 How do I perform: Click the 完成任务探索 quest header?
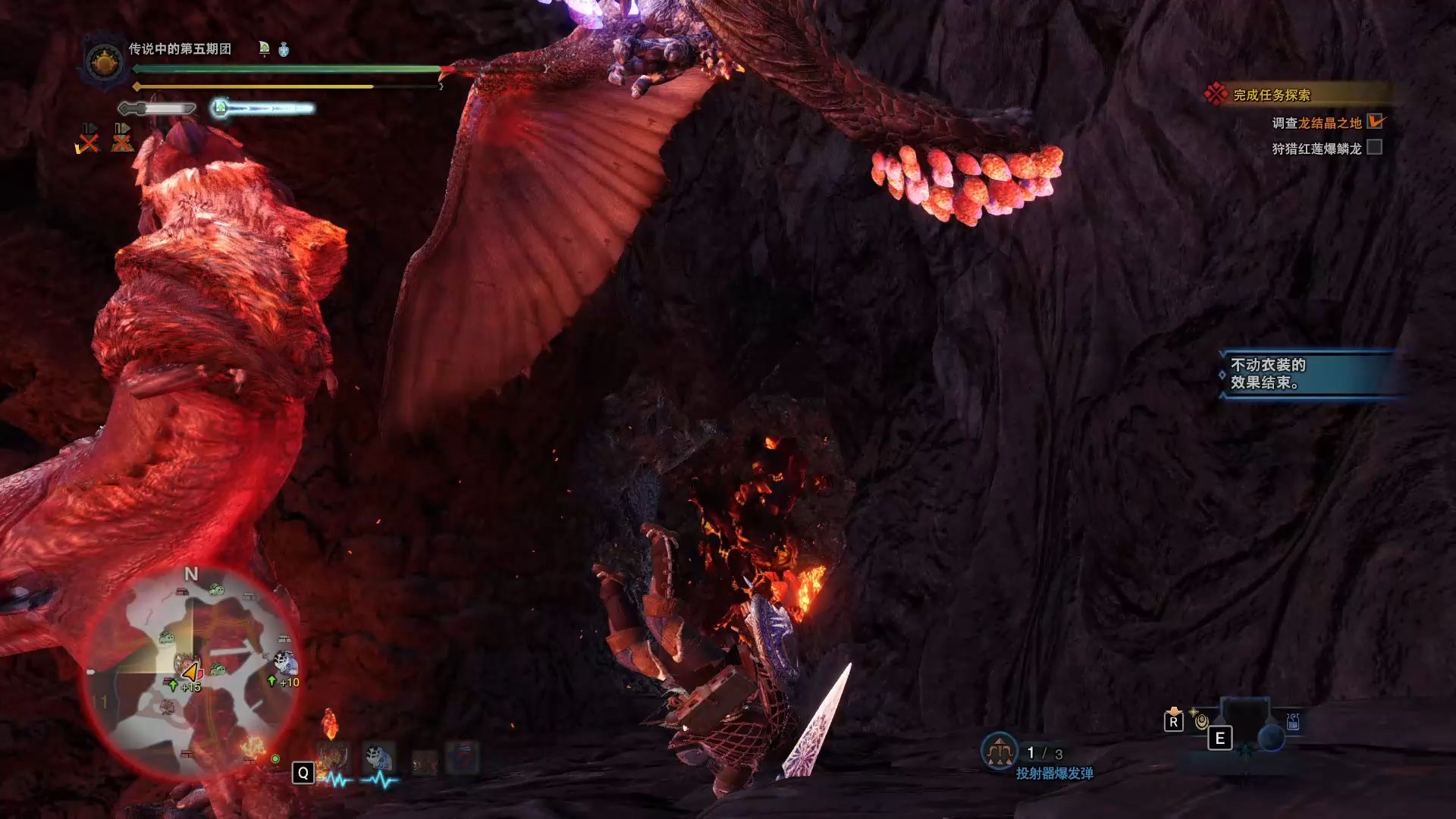(x=1271, y=95)
